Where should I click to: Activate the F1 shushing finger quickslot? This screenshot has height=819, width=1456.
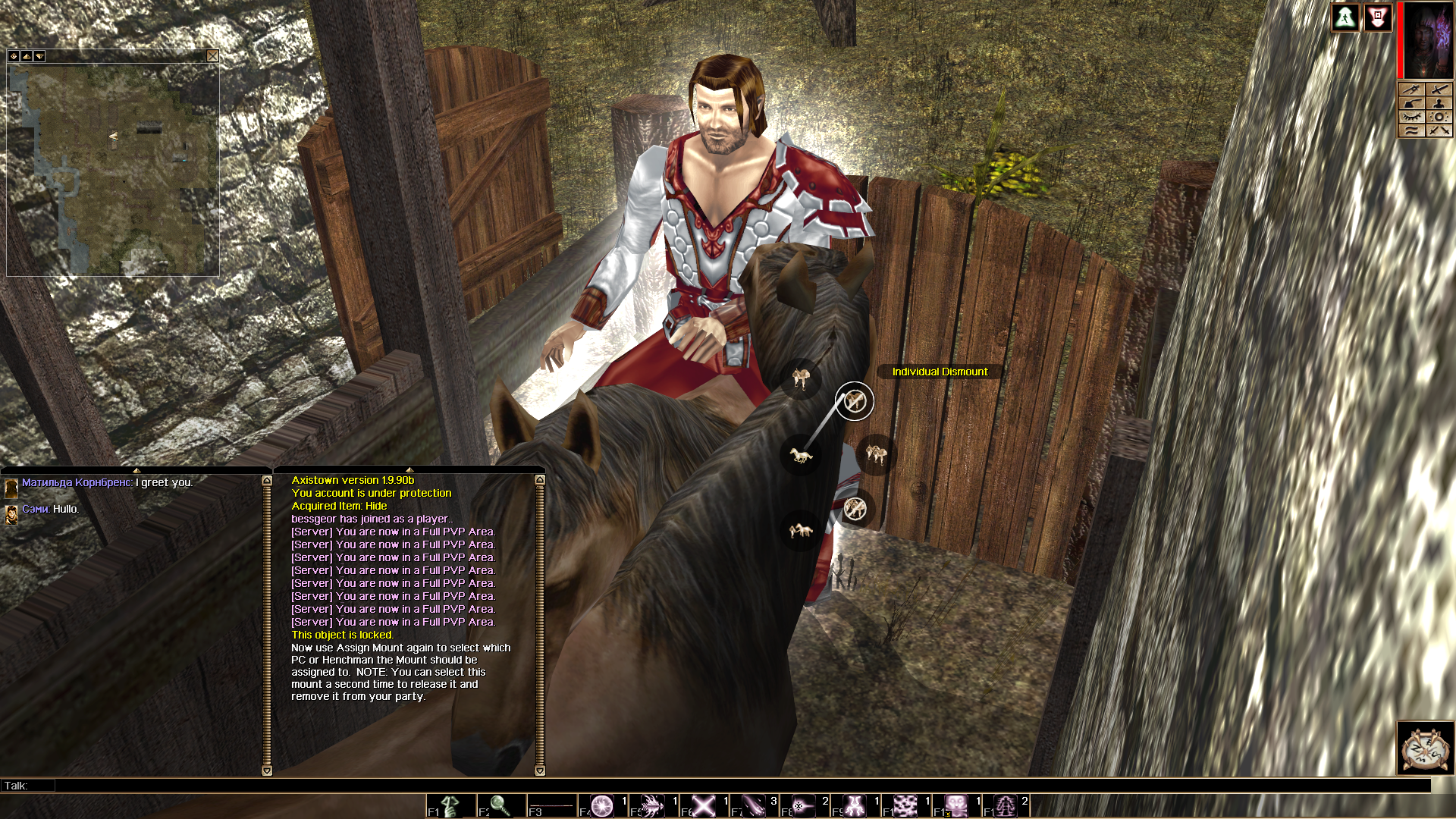(x=451, y=805)
